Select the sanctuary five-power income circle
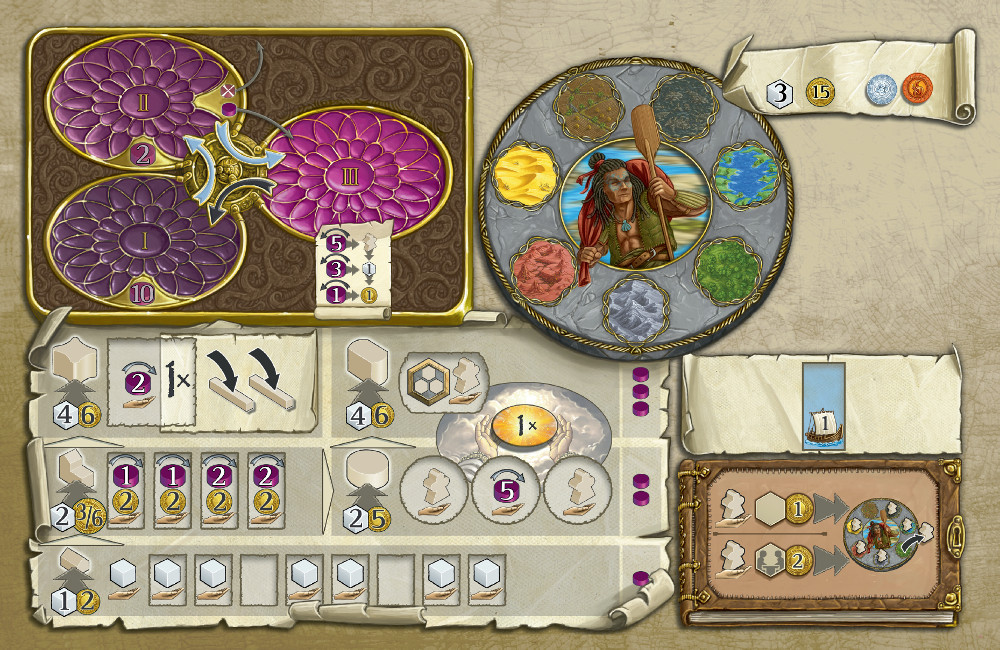The image size is (1000, 650). pyautogui.click(x=505, y=491)
